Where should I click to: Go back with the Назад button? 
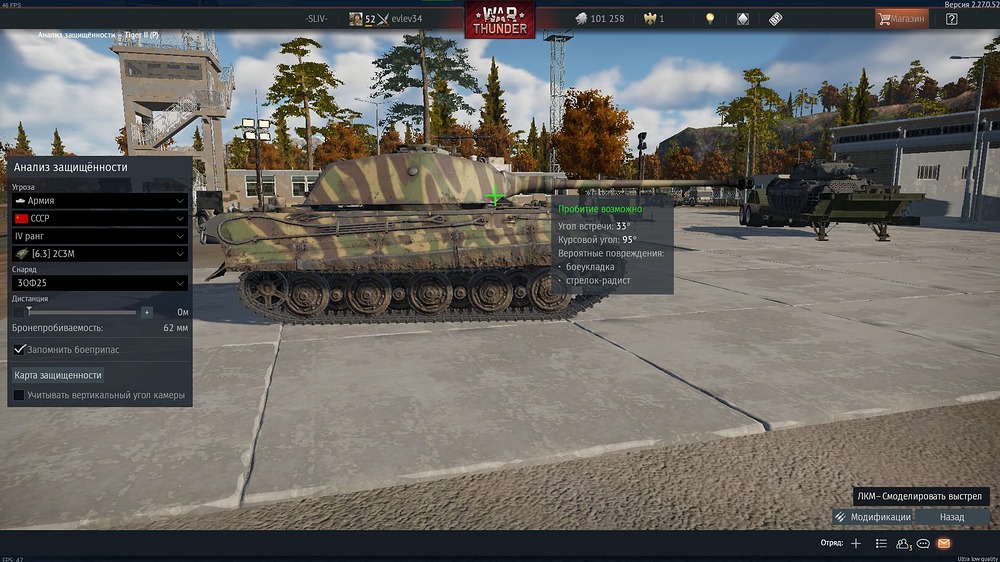(952, 517)
